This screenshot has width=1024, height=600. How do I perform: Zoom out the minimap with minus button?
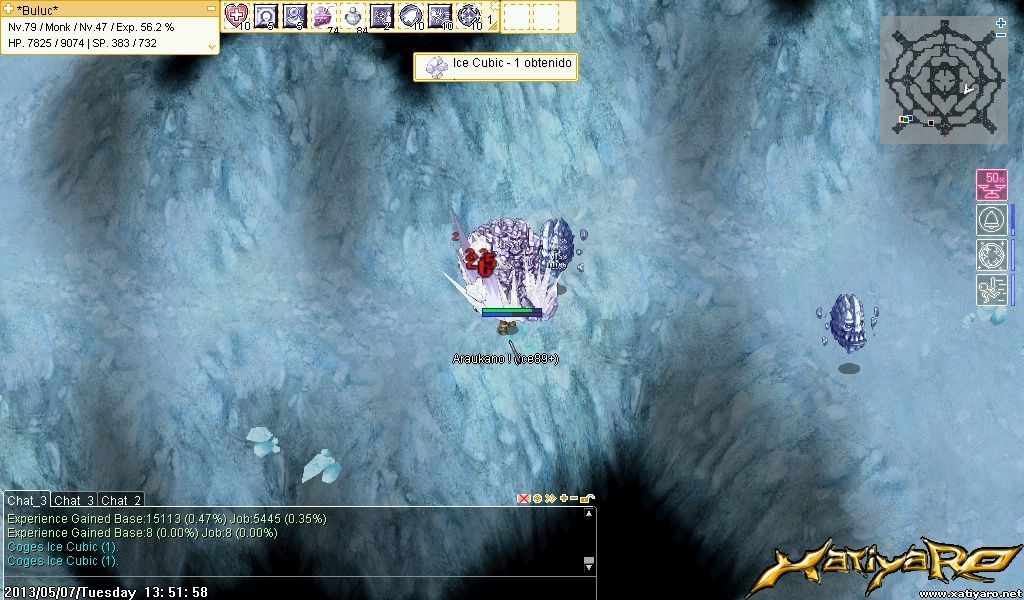[1001, 35]
